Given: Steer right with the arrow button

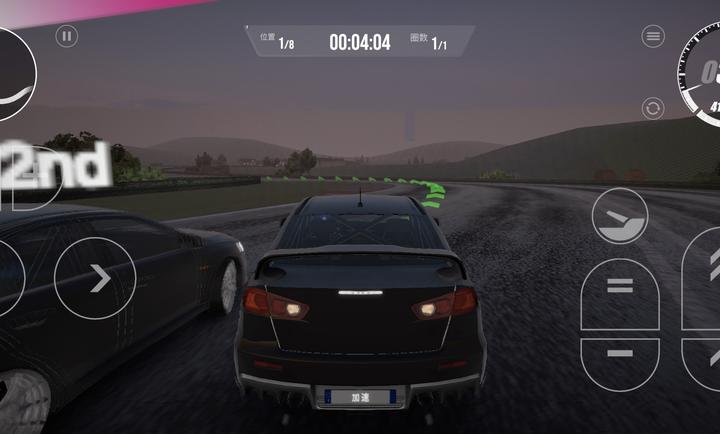Looking at the screenshot, I should pyautogui.click(x=96, y=279).
